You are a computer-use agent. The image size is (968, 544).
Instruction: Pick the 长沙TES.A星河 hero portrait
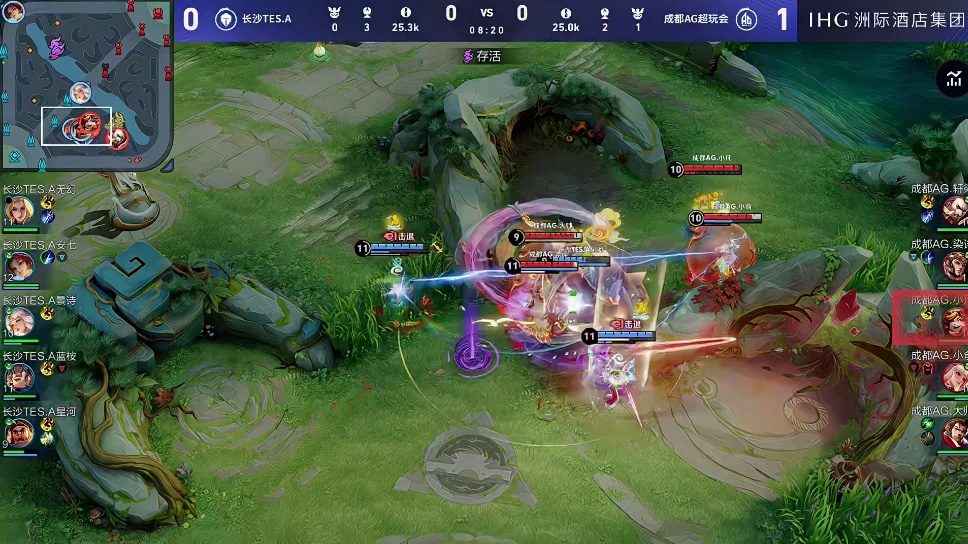tap(20, 432)
